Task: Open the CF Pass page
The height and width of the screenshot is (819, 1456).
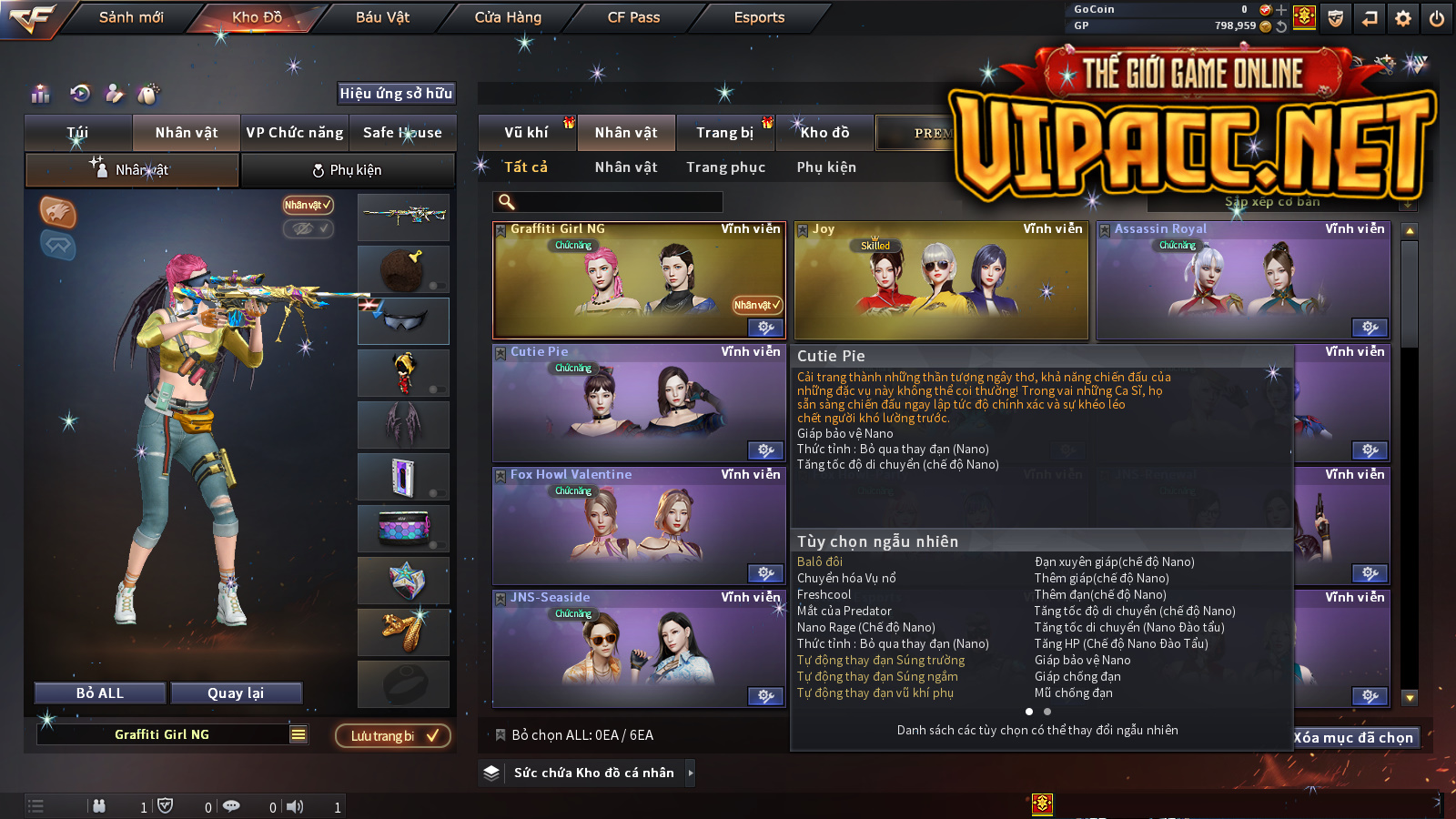Action: pos(633,17)
